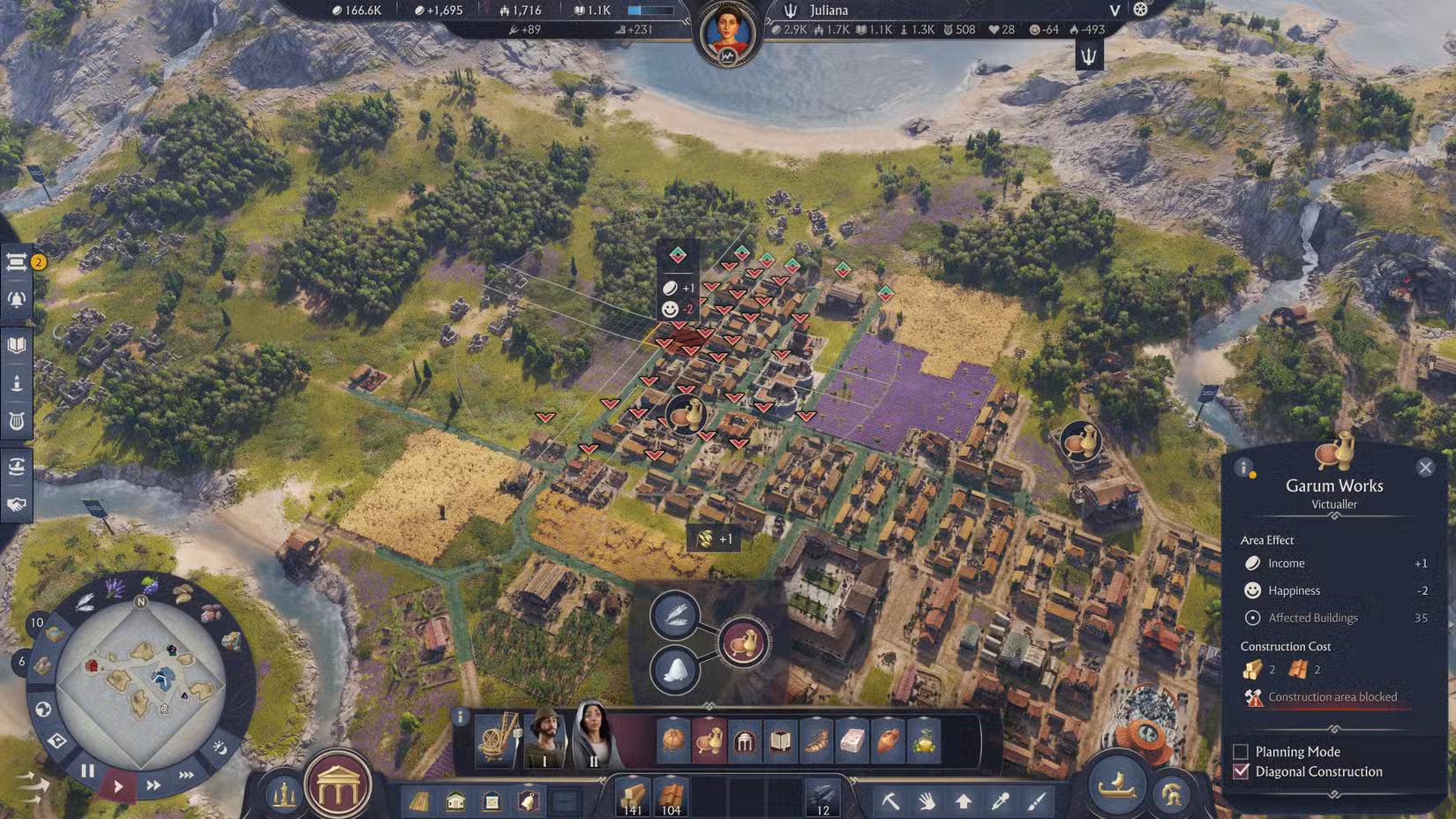Open the notification bell in the left sidebar
The width and height of the screenshot is (1456, 819).
click(15, 300)
